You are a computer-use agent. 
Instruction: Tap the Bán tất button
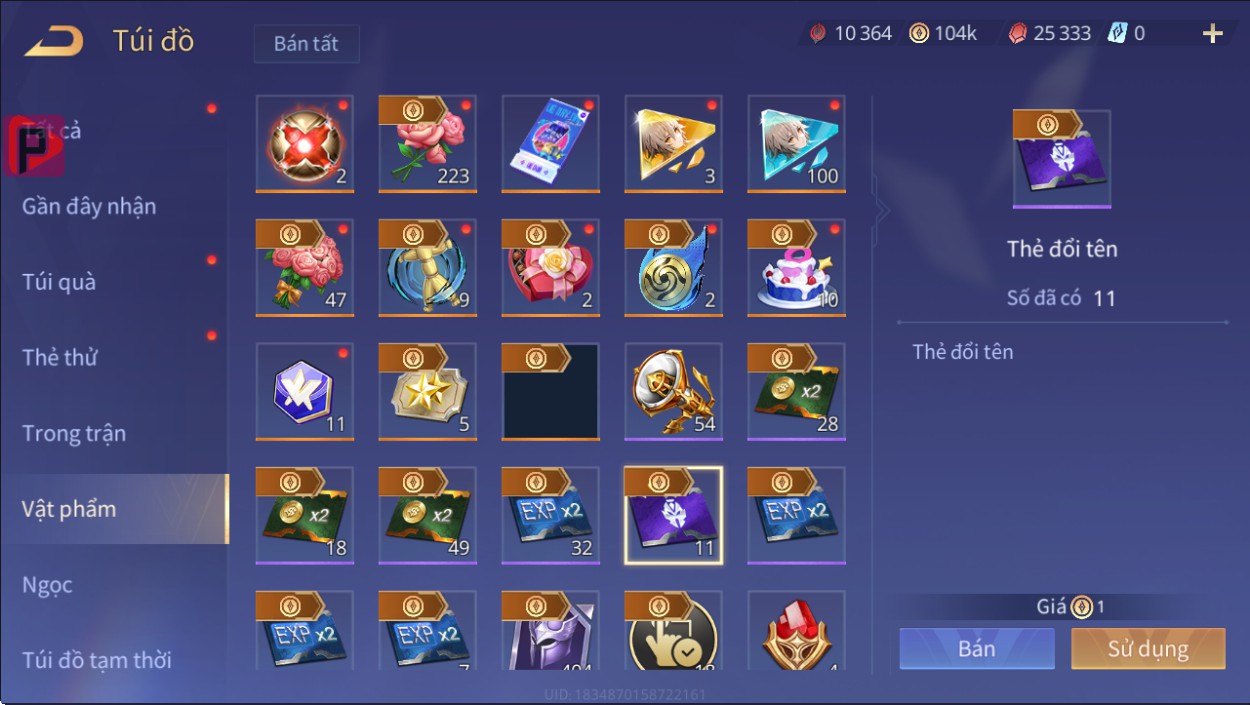coord(306,44)
